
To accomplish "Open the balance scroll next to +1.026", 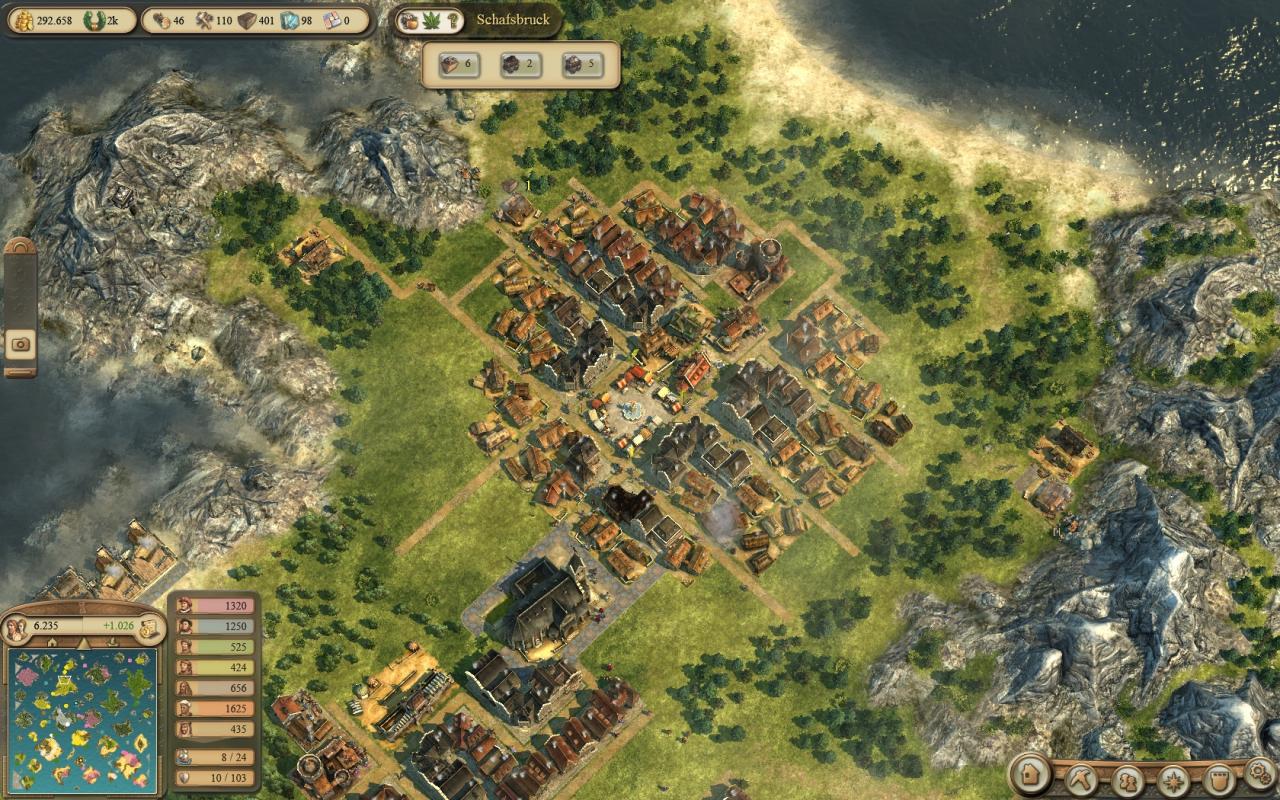I will [148, 628].
